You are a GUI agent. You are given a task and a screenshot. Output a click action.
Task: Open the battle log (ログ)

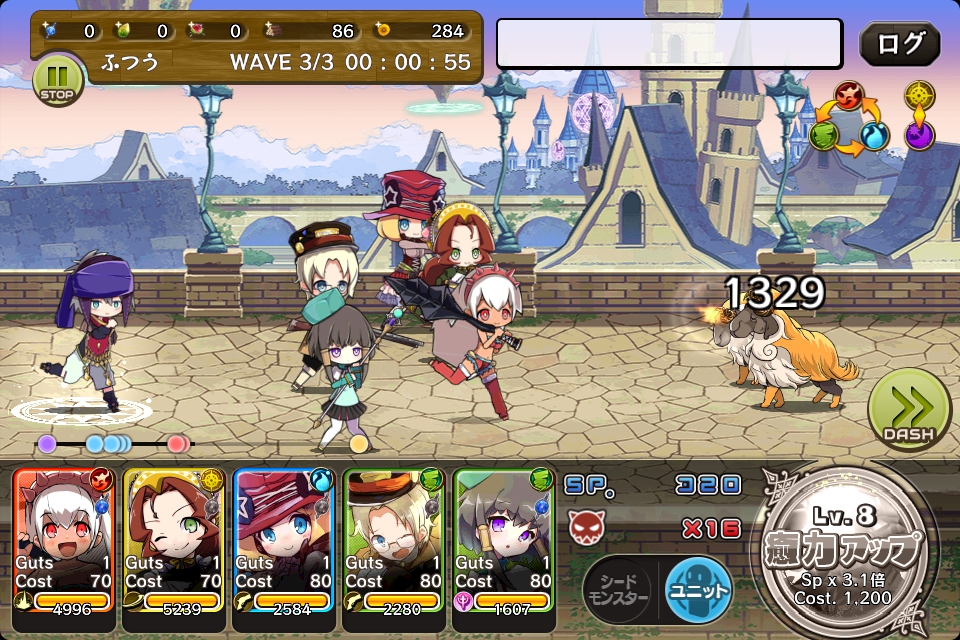[x=899, y=45]
